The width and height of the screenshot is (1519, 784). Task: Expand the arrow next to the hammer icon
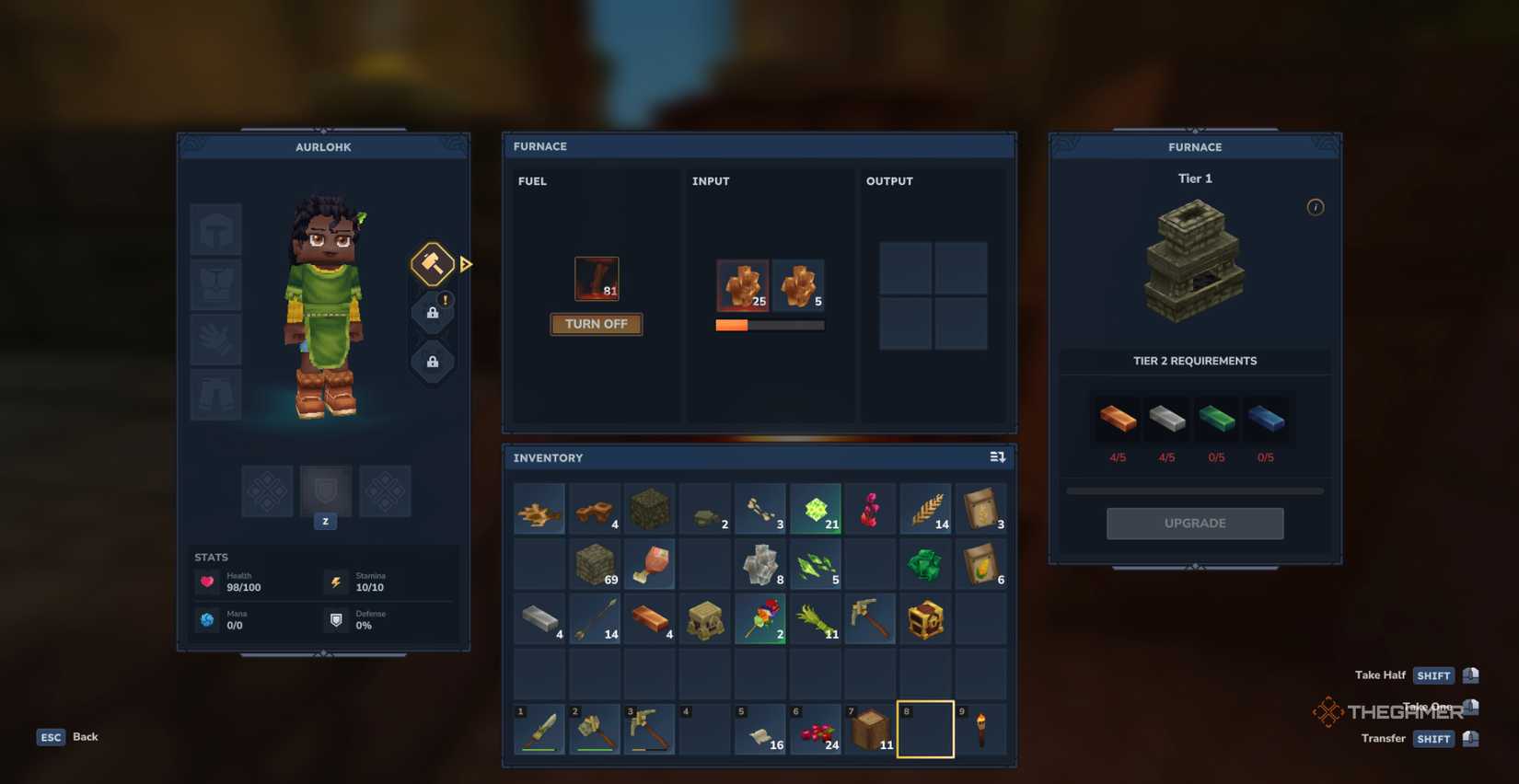pyautogui.click(x=466, y=264)
